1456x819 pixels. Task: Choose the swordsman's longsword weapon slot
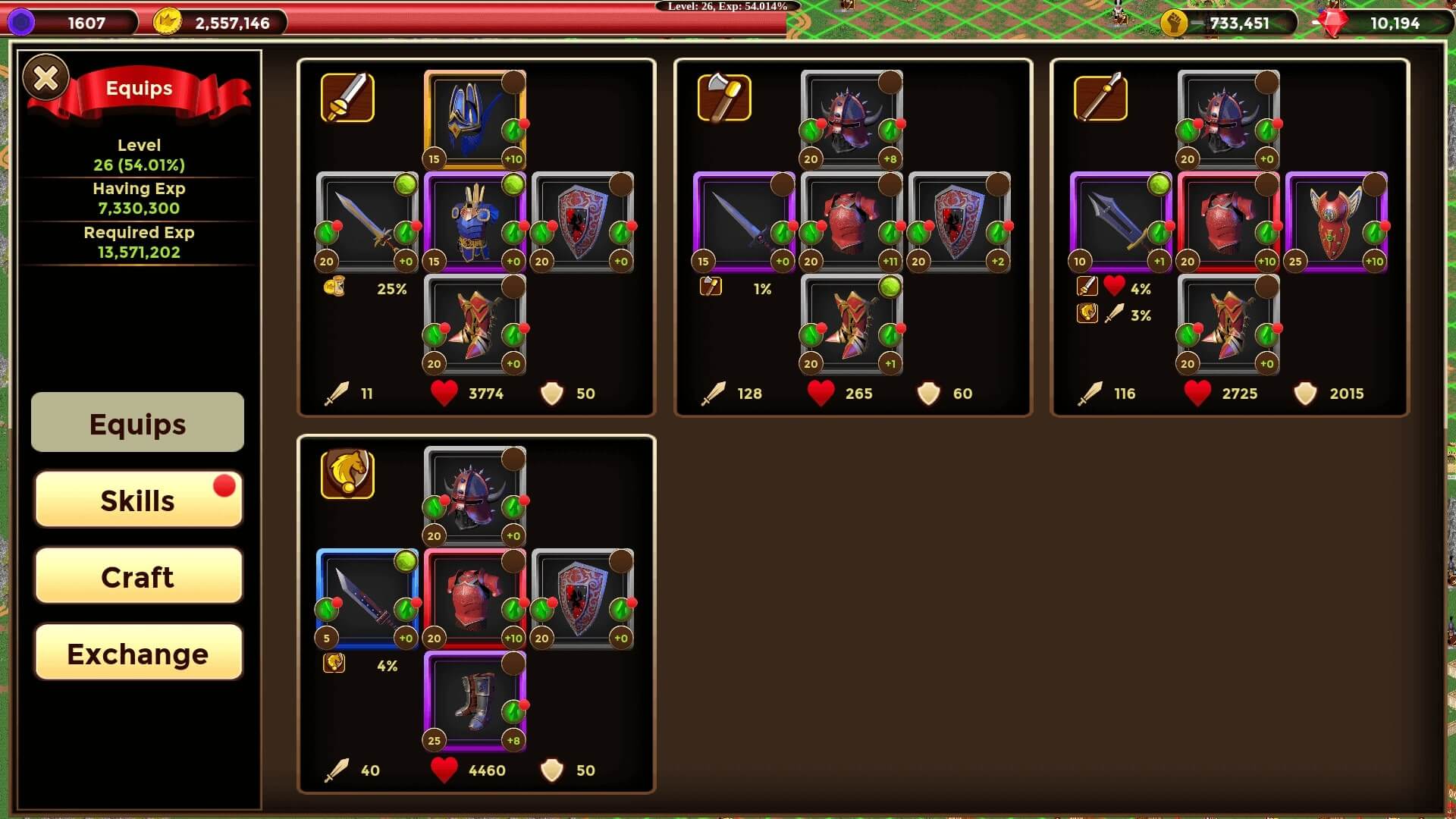(367, 222)
